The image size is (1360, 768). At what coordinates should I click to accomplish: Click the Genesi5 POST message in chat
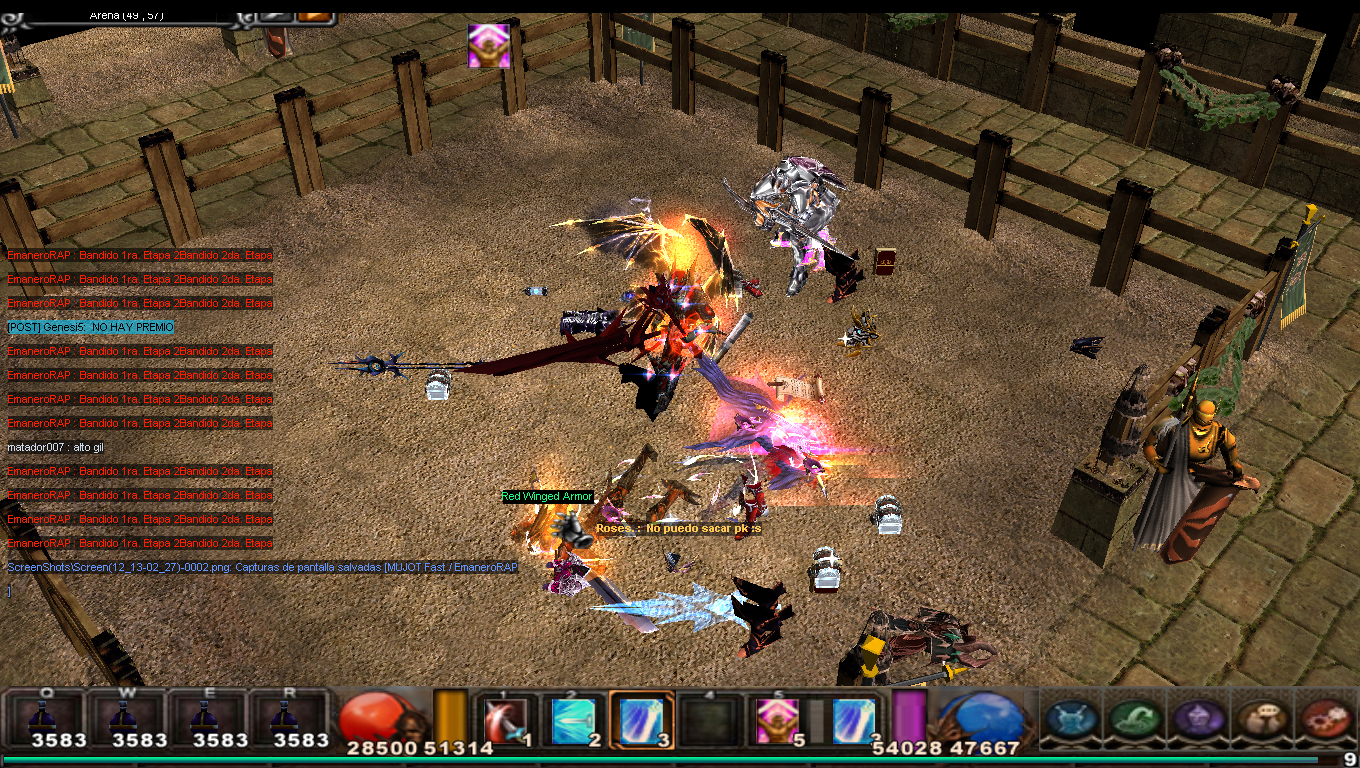tap(90, 327)
